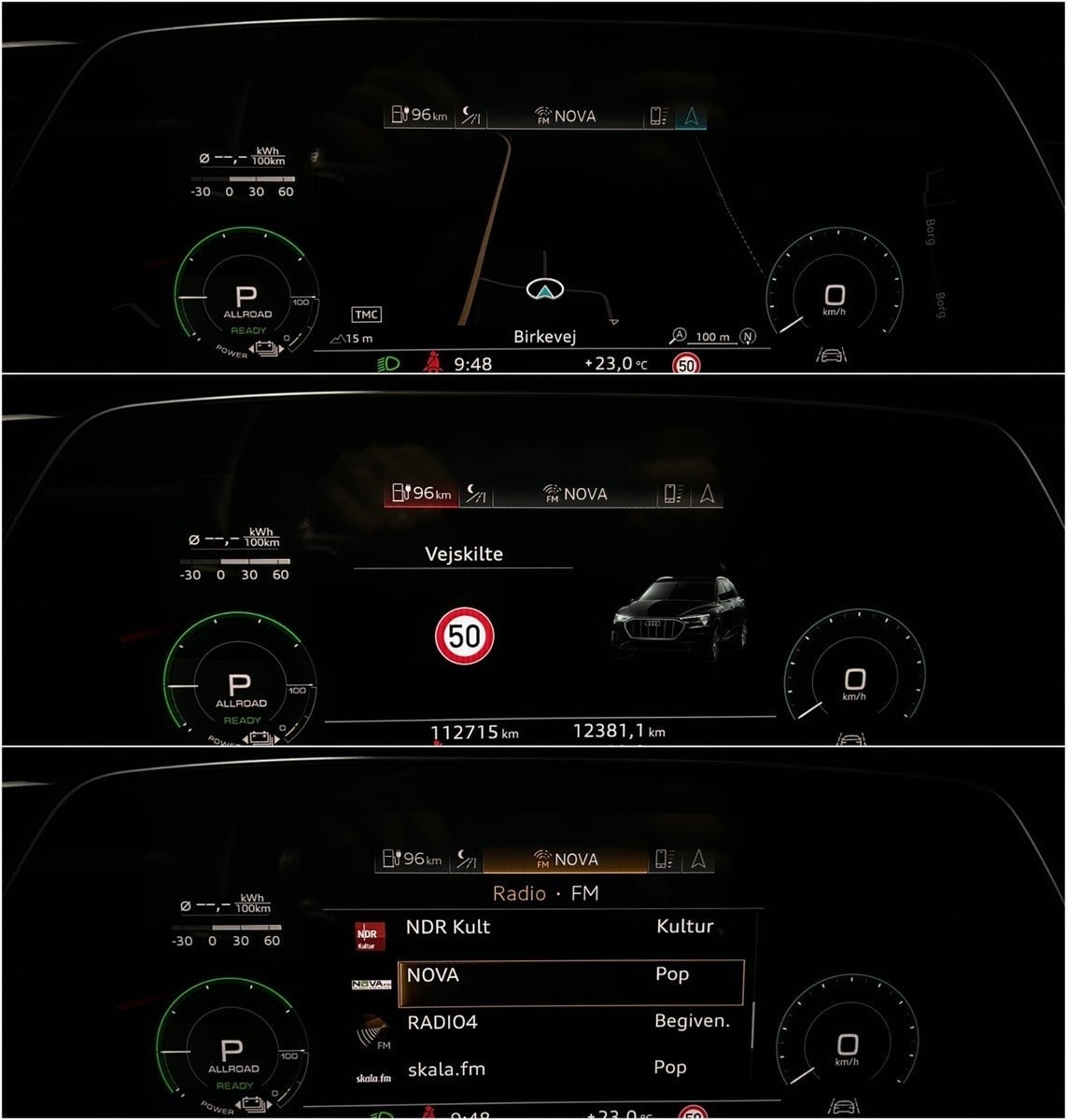Choose the highlighted NOVA Pop station row
Image resolution: width=1067 pixels, height=1120 pixels.
[570, 976]
